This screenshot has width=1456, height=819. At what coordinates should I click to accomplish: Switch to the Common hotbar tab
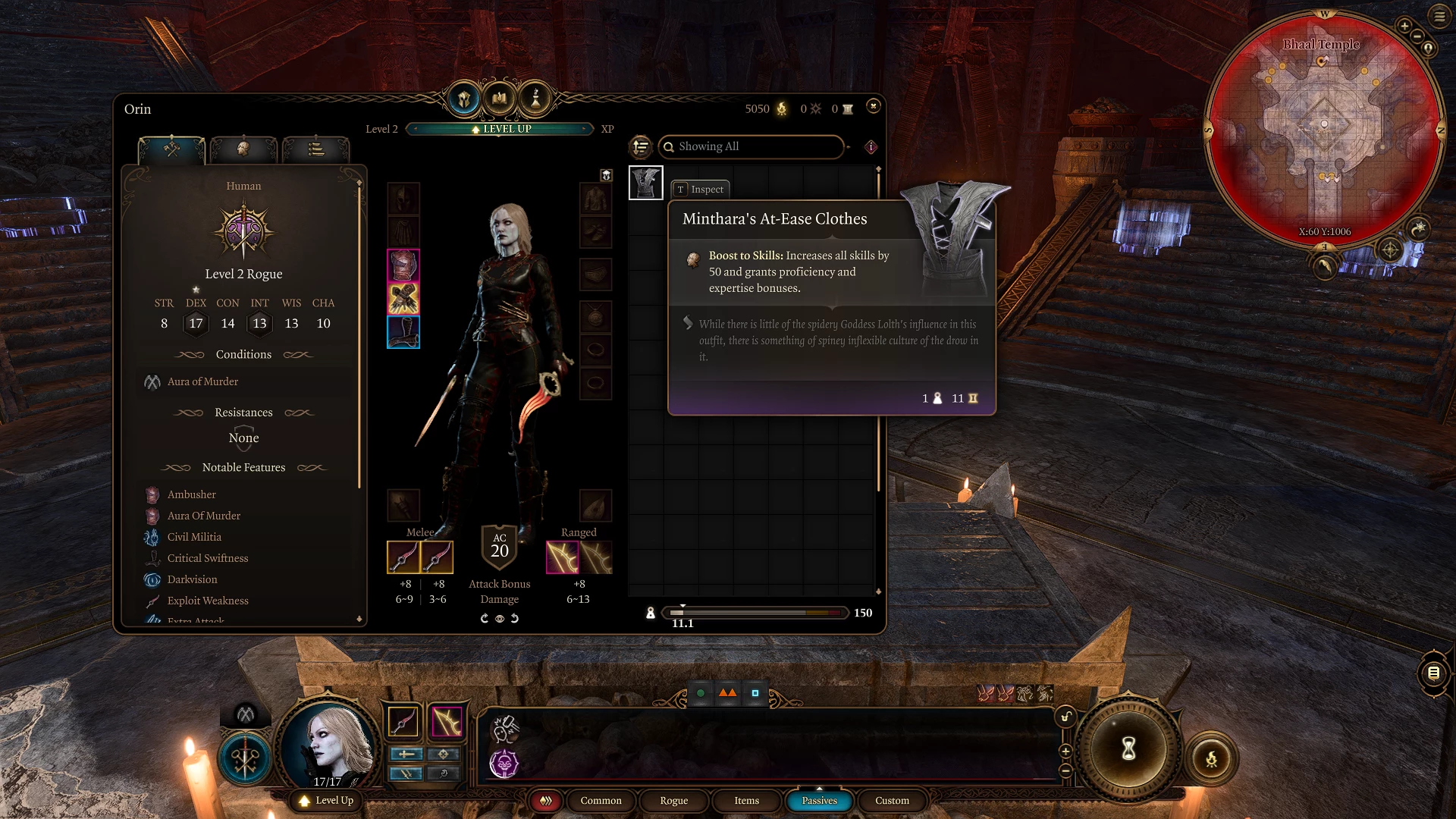pos(601,801)
